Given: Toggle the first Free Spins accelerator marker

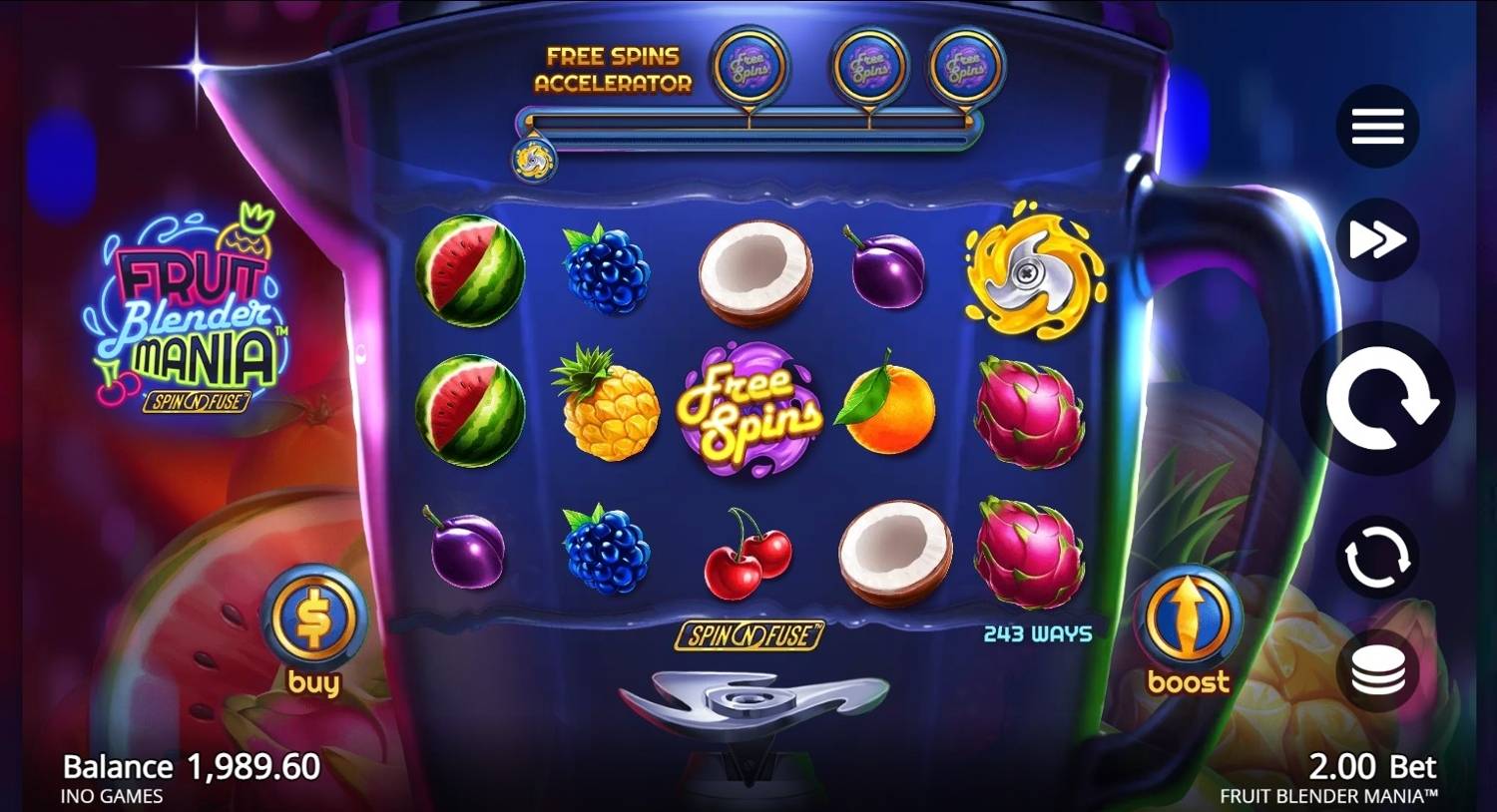Looking at the screenshot, I should [x=750, y=67].
